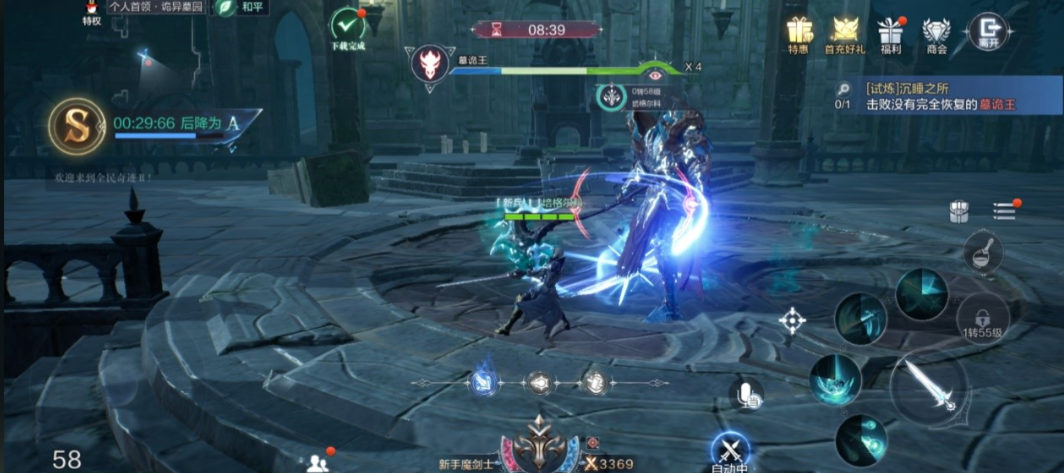Open the 特惠 special offers gift icon
The image size is (1064, 473).
798,32
